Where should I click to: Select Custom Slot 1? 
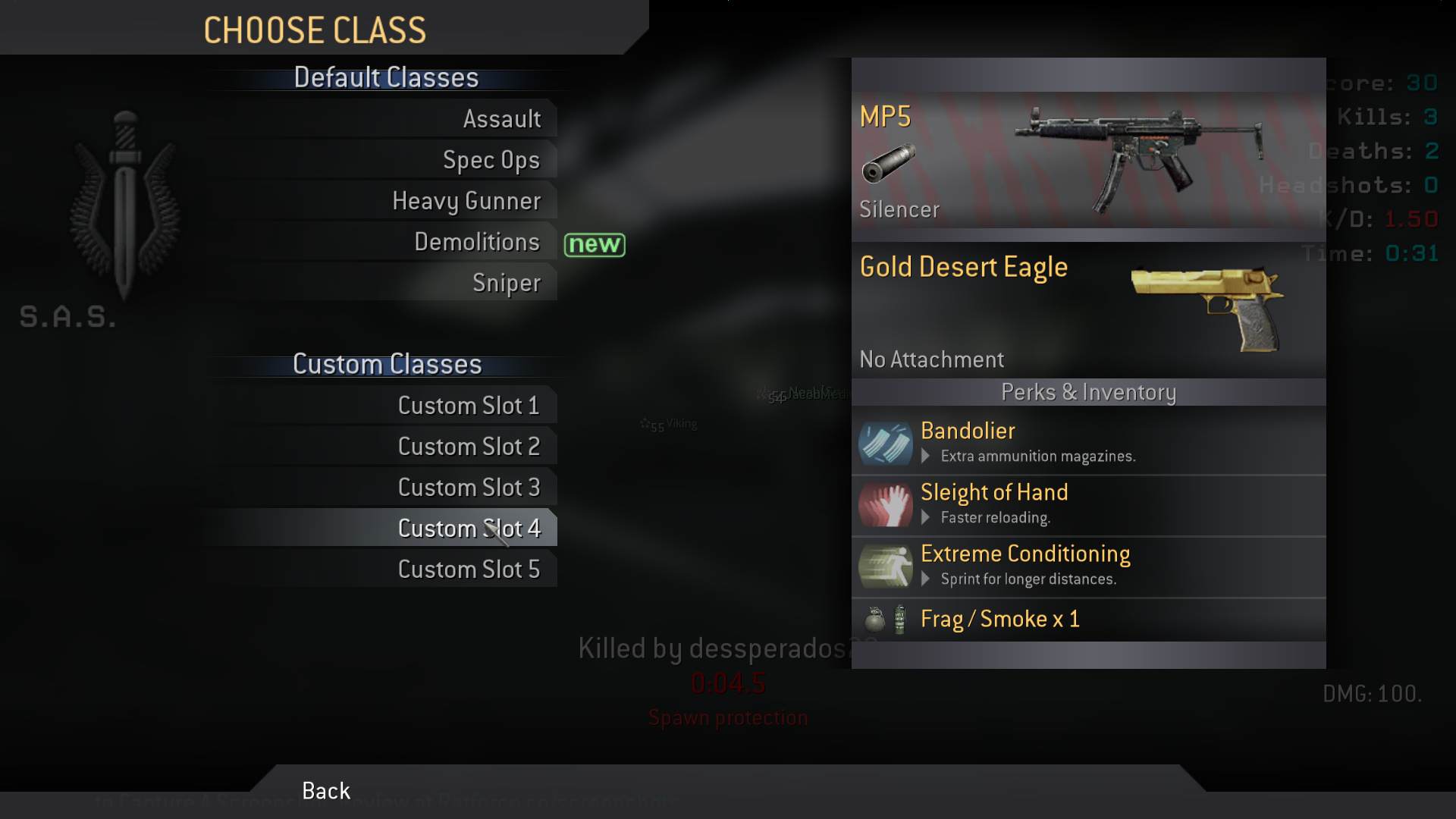pyautogui.click(x=468, y=406)
